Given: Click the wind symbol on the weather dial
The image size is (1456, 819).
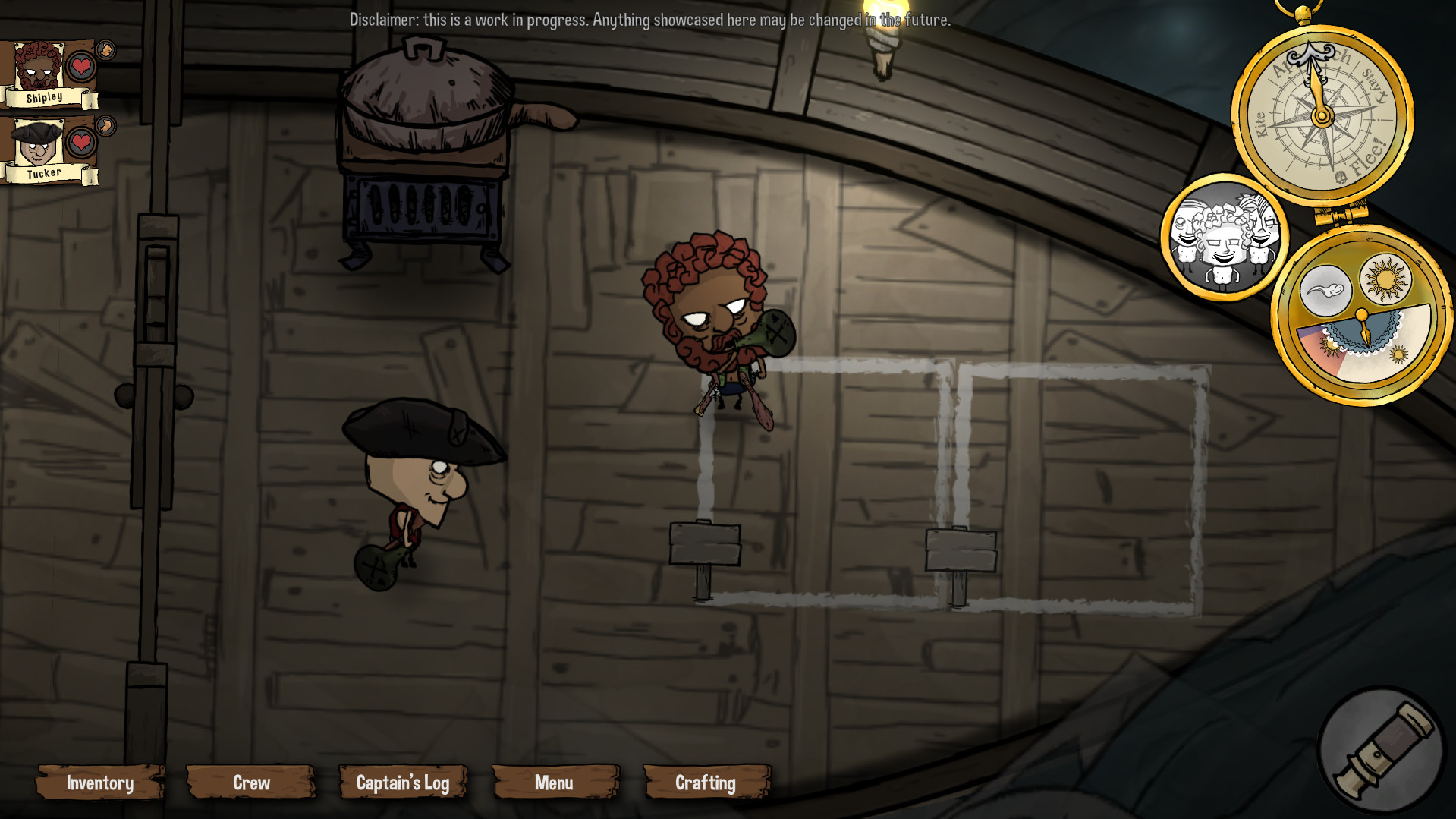Looking at the screenshot, I should tap(1326, 288).
